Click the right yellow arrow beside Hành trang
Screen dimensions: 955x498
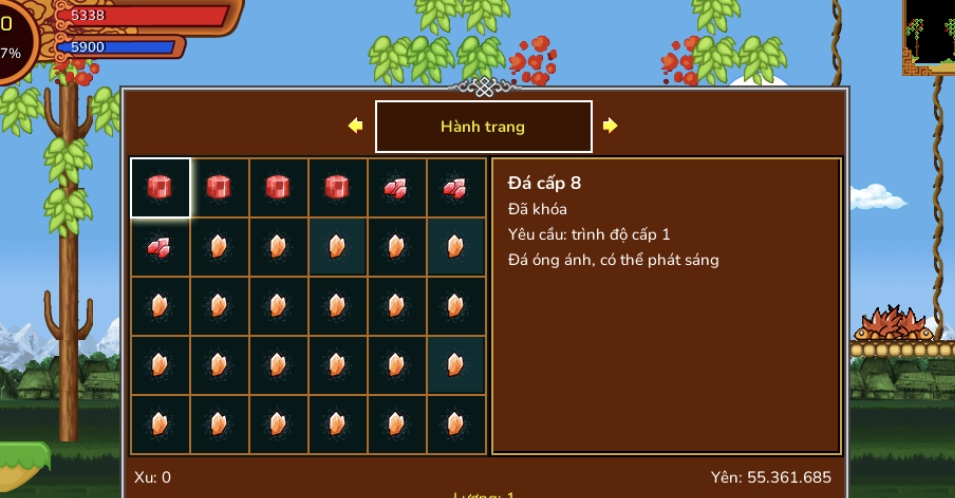[610, 126]
